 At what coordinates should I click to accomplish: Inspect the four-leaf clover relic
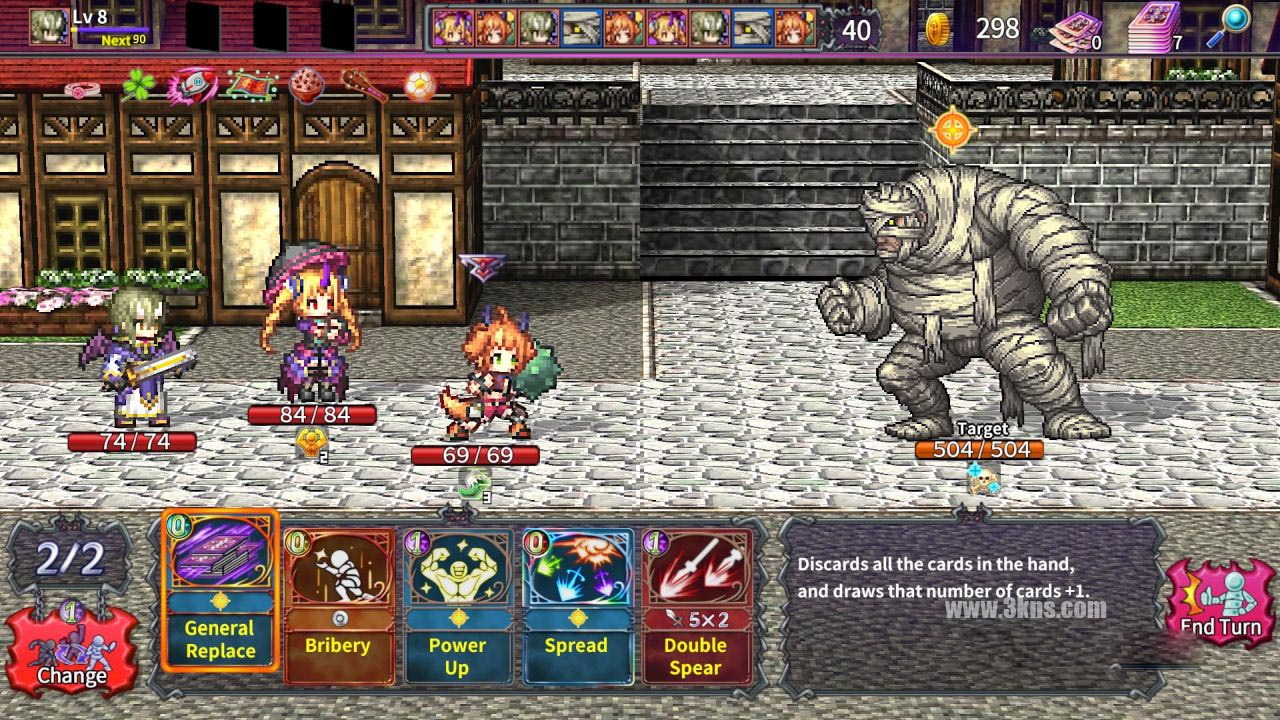click(x=138, y=85)
